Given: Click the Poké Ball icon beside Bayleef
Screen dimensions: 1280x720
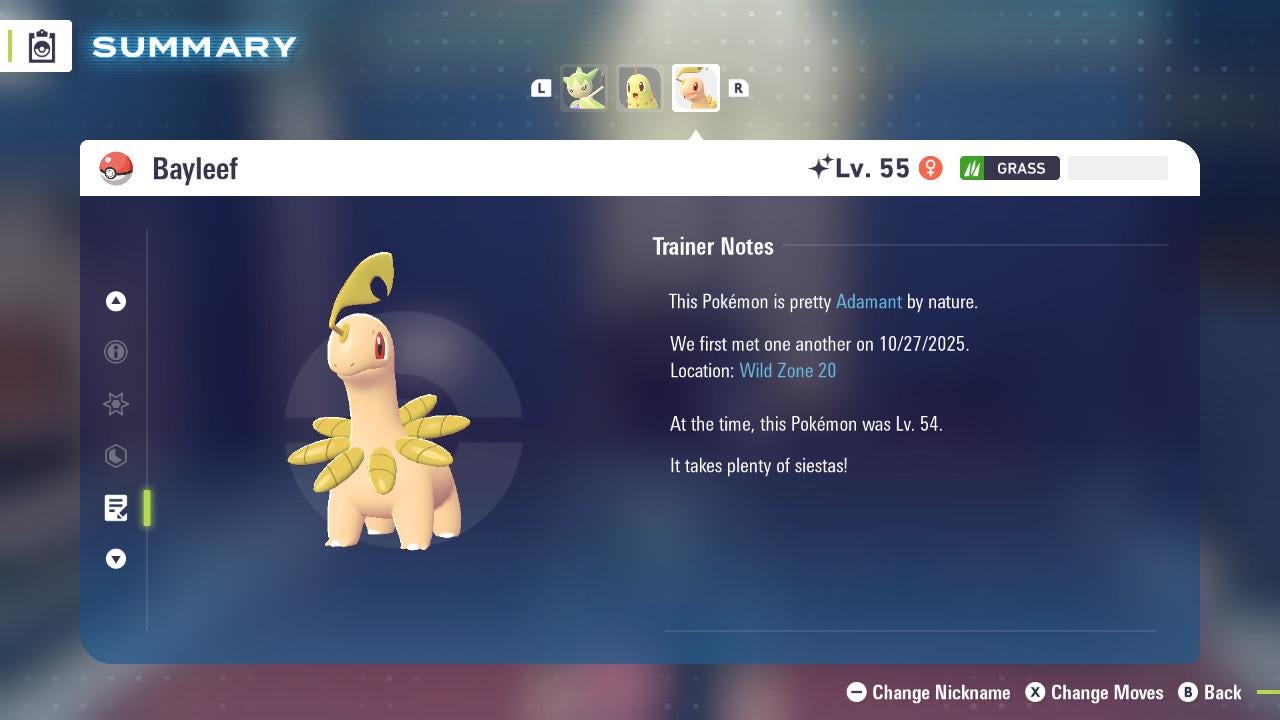Looking at the screenshot, I should [x=116, y=168].
